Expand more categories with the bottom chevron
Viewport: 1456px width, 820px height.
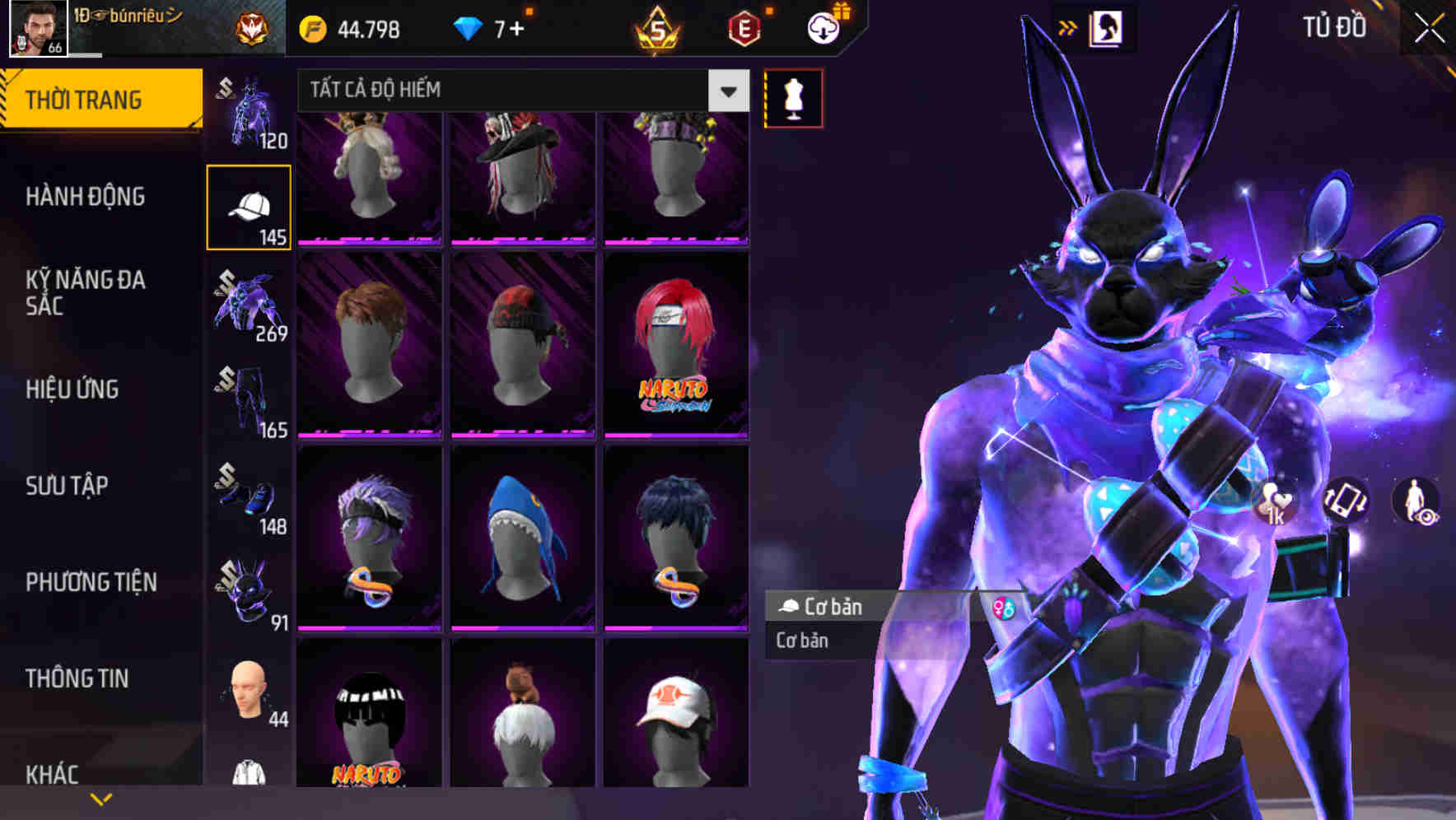[101, 798]
